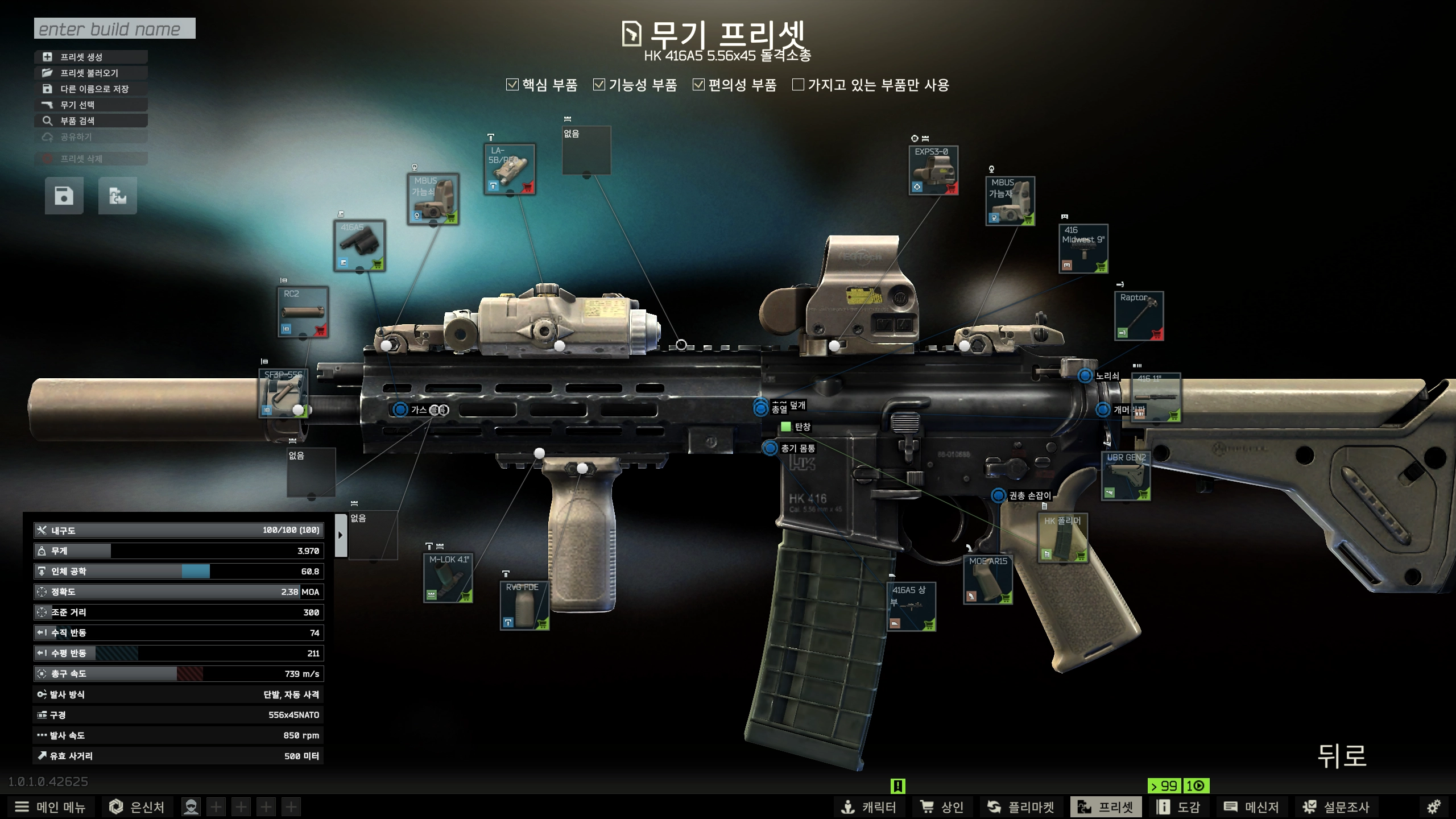
Task: Select the RVG FDE foregrip slot
Action: pos(524,606)
